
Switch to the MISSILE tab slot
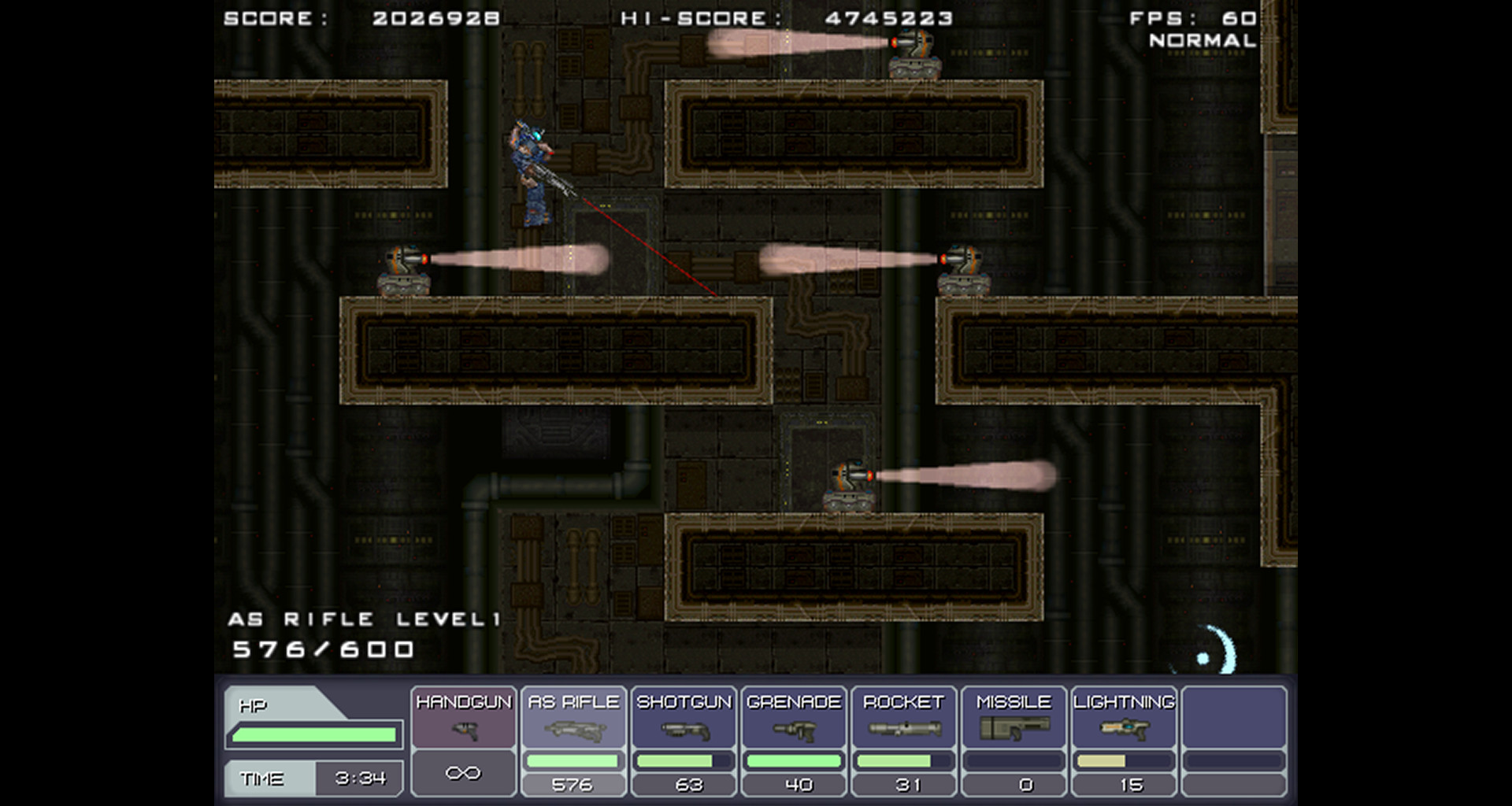1014,701
